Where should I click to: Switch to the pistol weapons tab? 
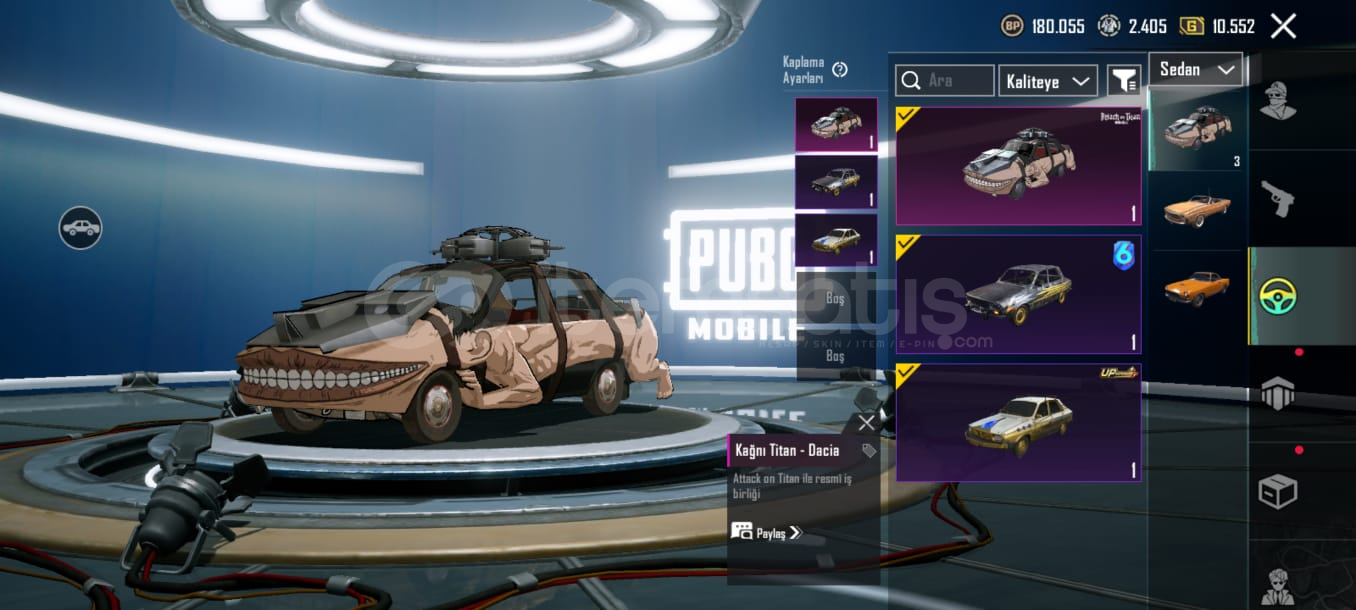click(1278, 198)
